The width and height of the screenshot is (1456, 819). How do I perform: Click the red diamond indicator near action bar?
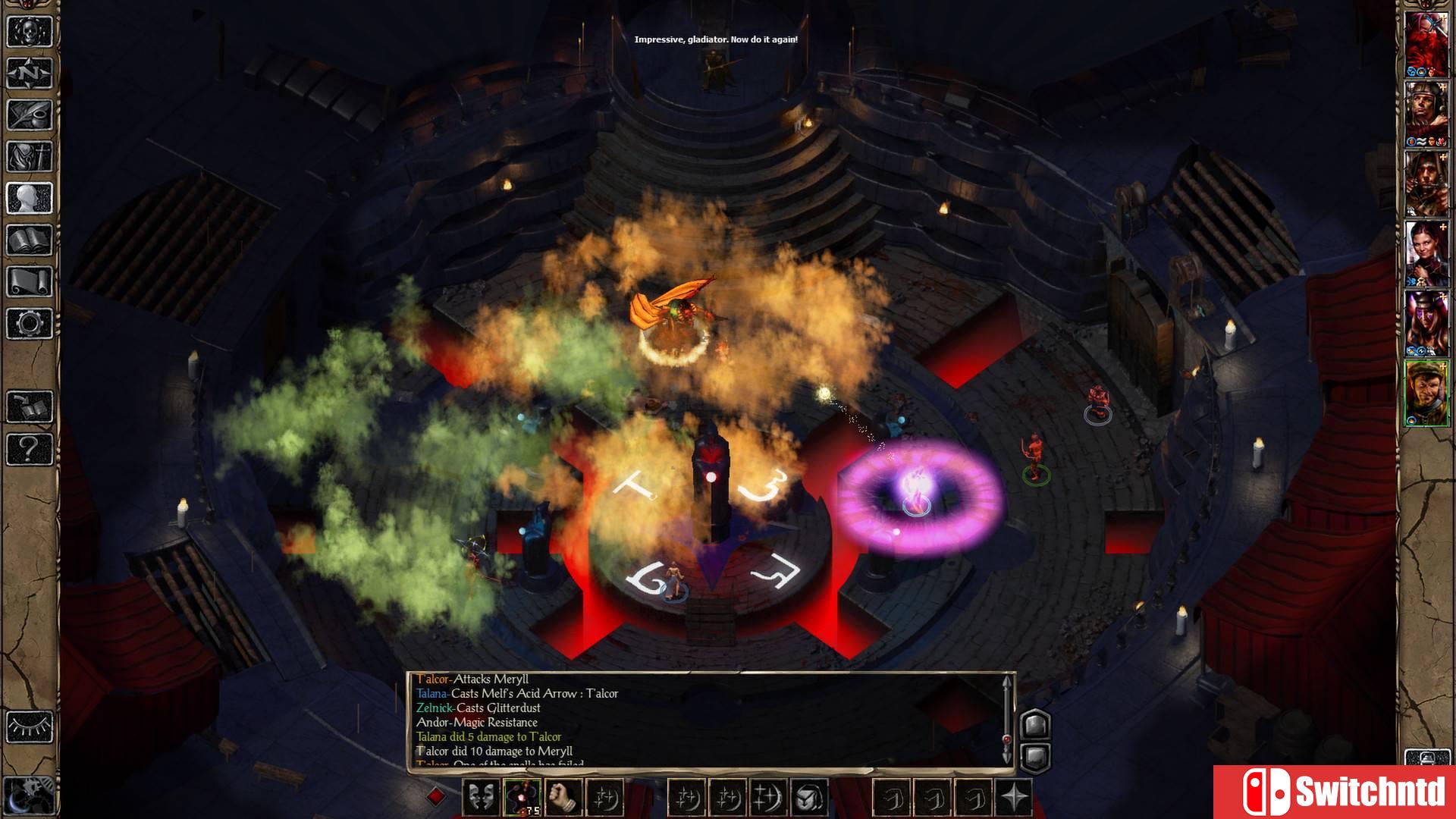tap(435, 795)
